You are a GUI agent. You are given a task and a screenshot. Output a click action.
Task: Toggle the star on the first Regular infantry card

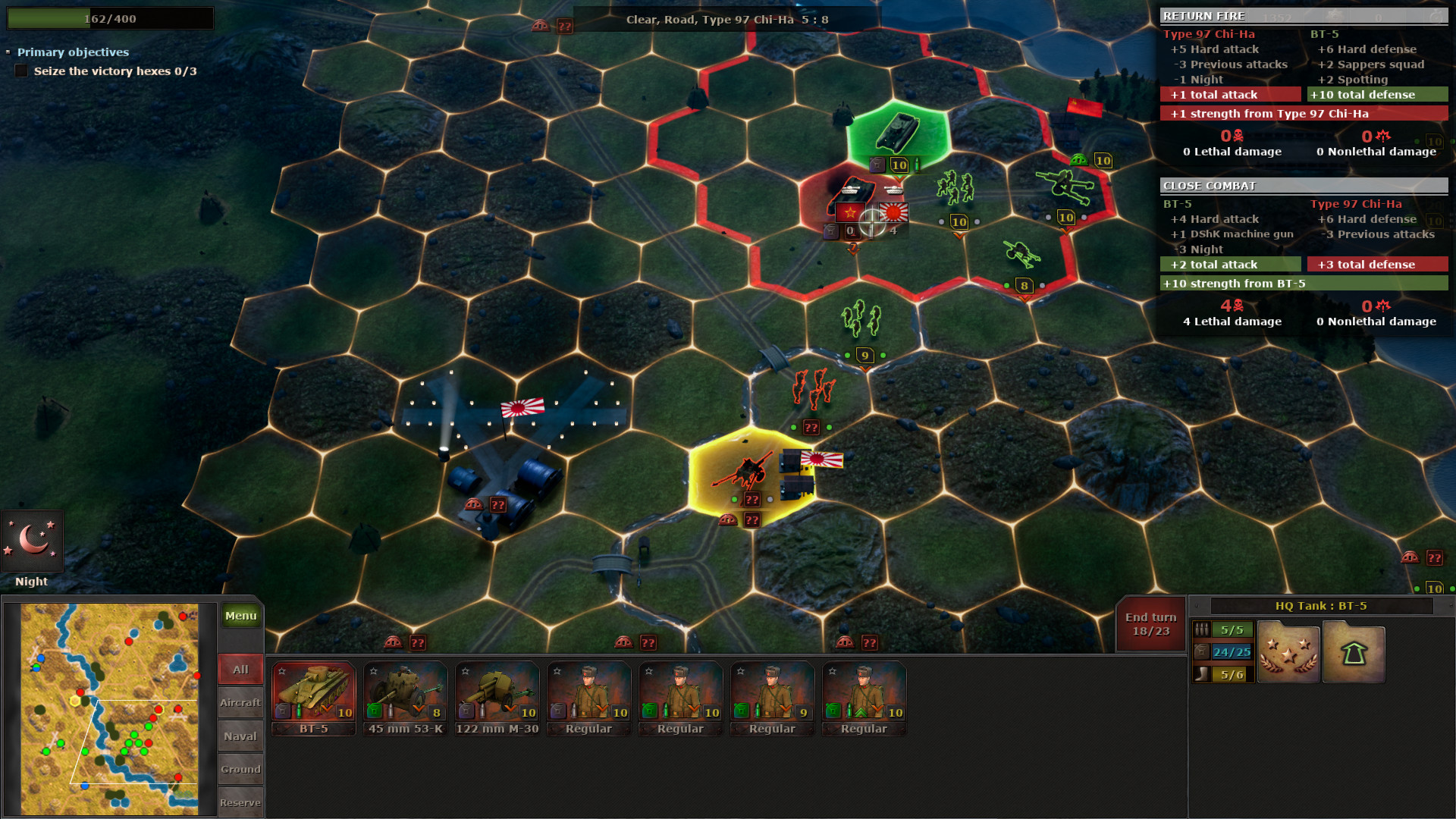coord(556,670)
